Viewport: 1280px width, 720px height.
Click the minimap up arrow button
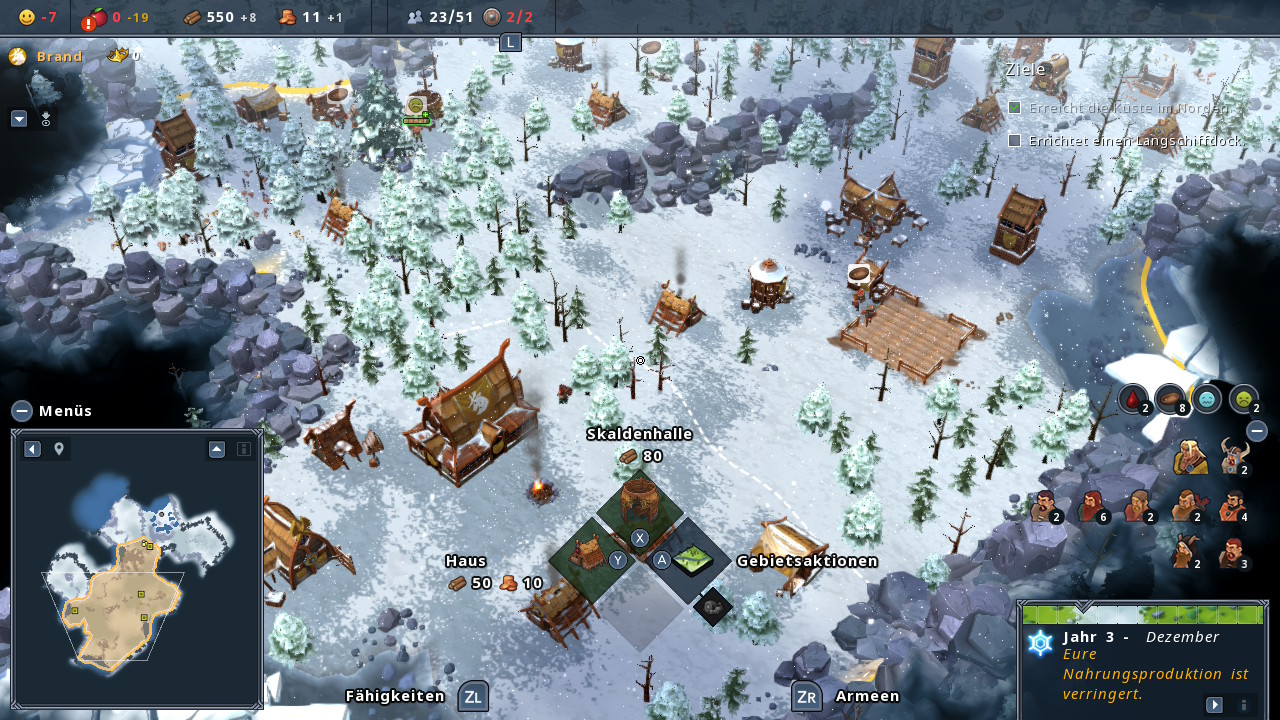217,449
